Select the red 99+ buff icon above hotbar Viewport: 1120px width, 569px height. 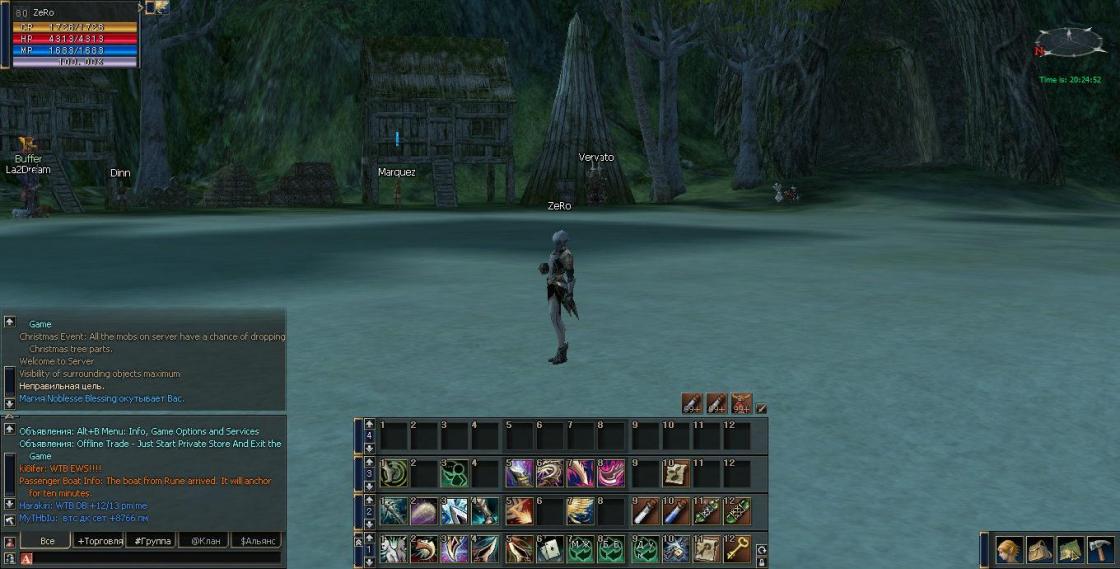(741, 403)
